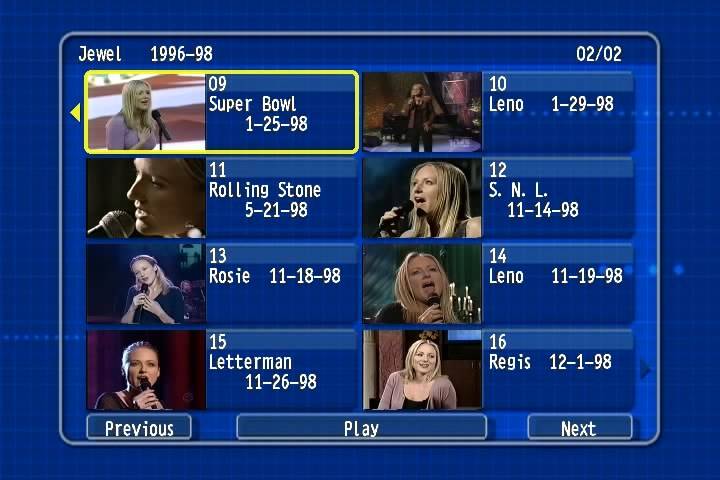Go to the Next page button
720x480 pixels.
point(579,428)
